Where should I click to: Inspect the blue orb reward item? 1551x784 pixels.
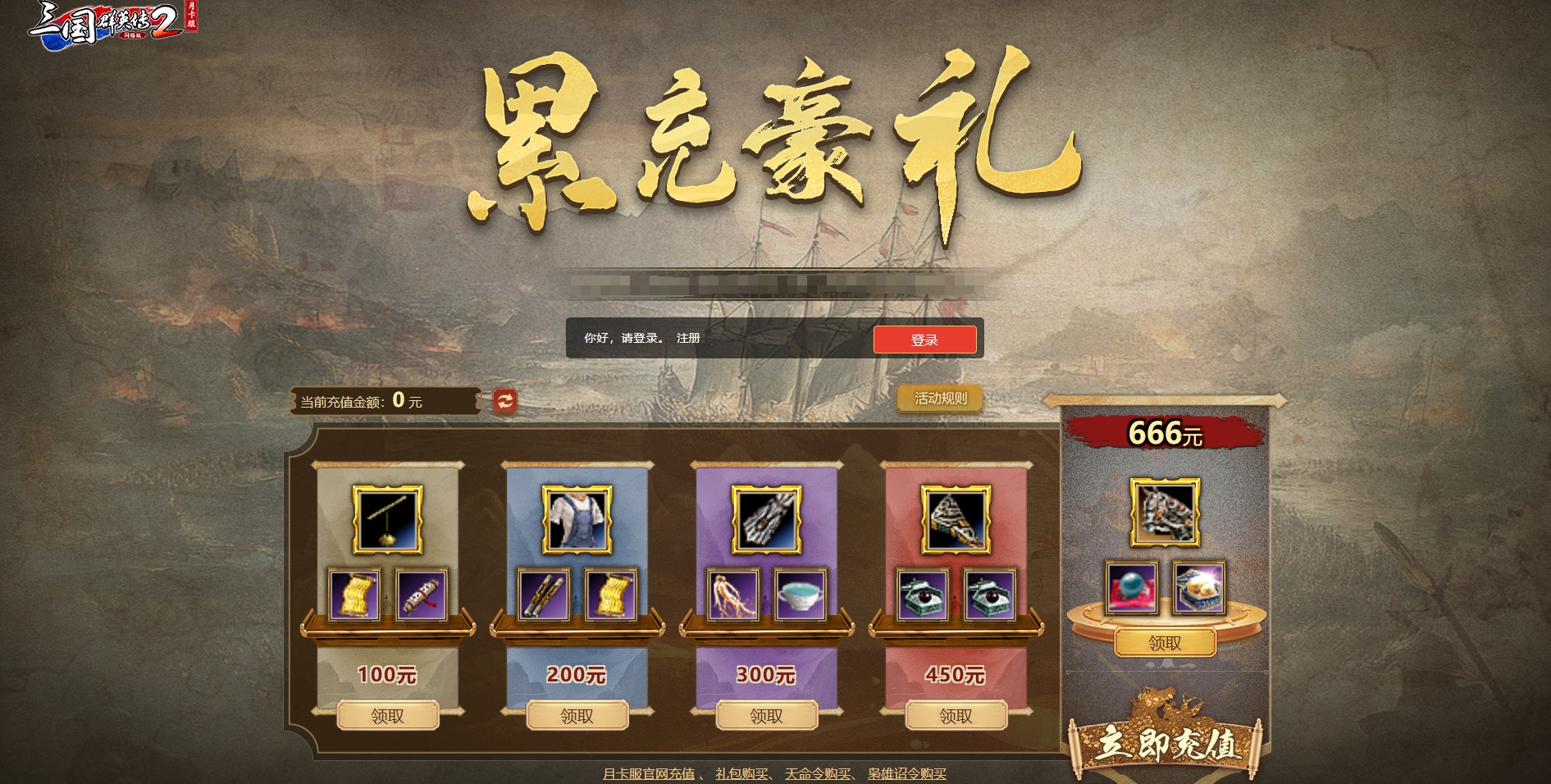coord(1131,588)
